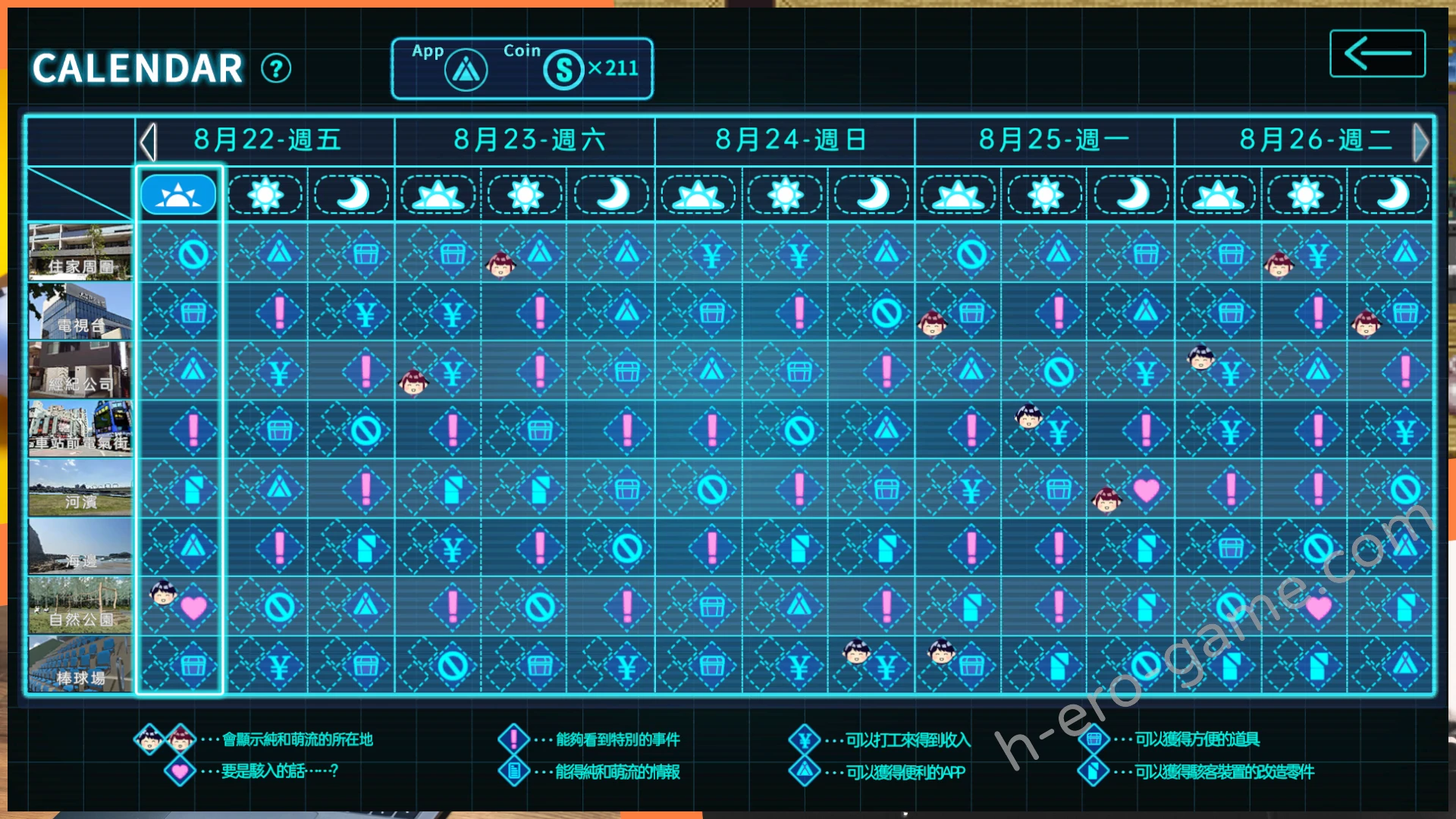Show later days with the right arrow
The image size is (1456, 819).
click(x=1420, y=142)
